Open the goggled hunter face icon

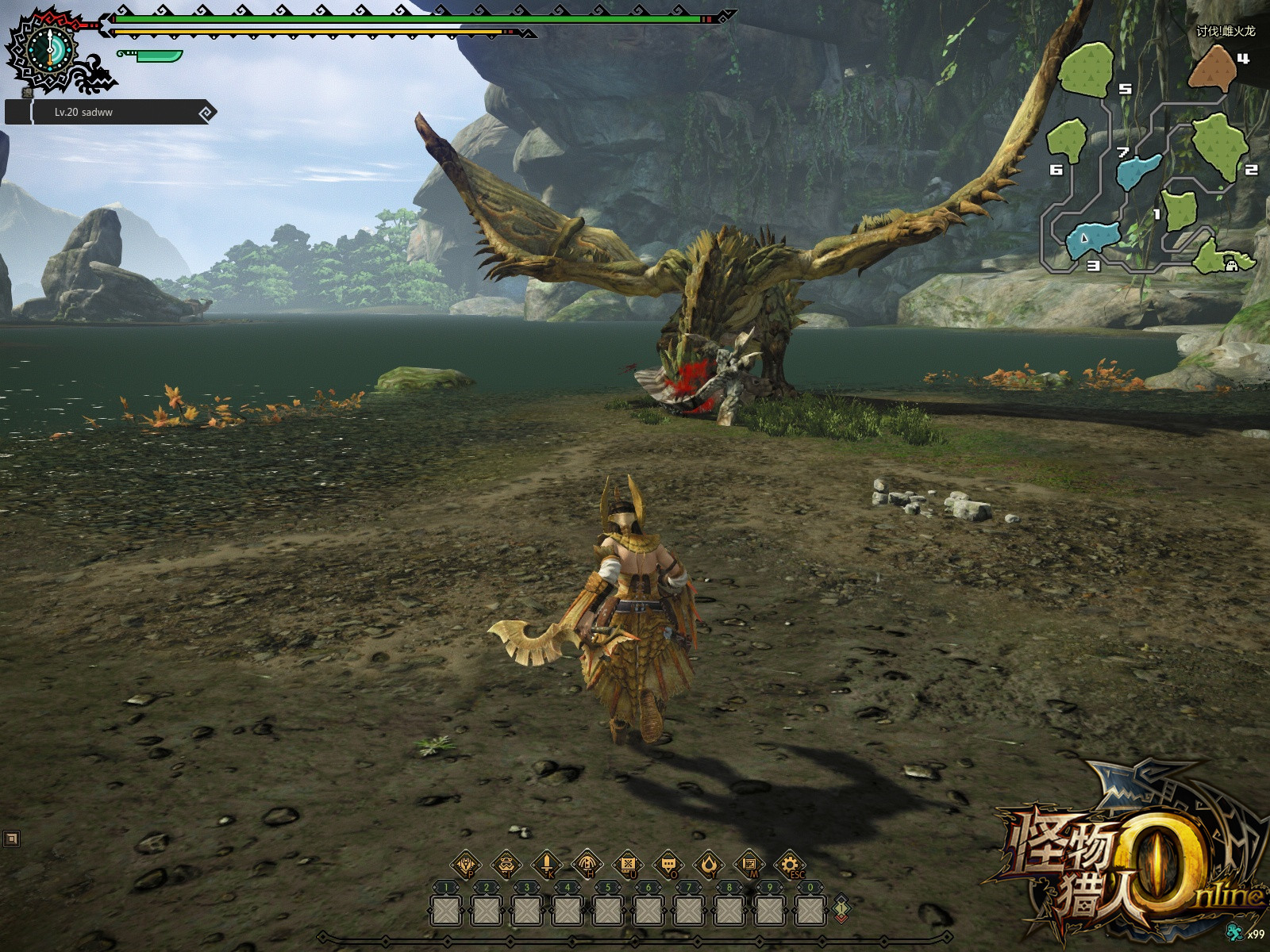pos(506,864)
